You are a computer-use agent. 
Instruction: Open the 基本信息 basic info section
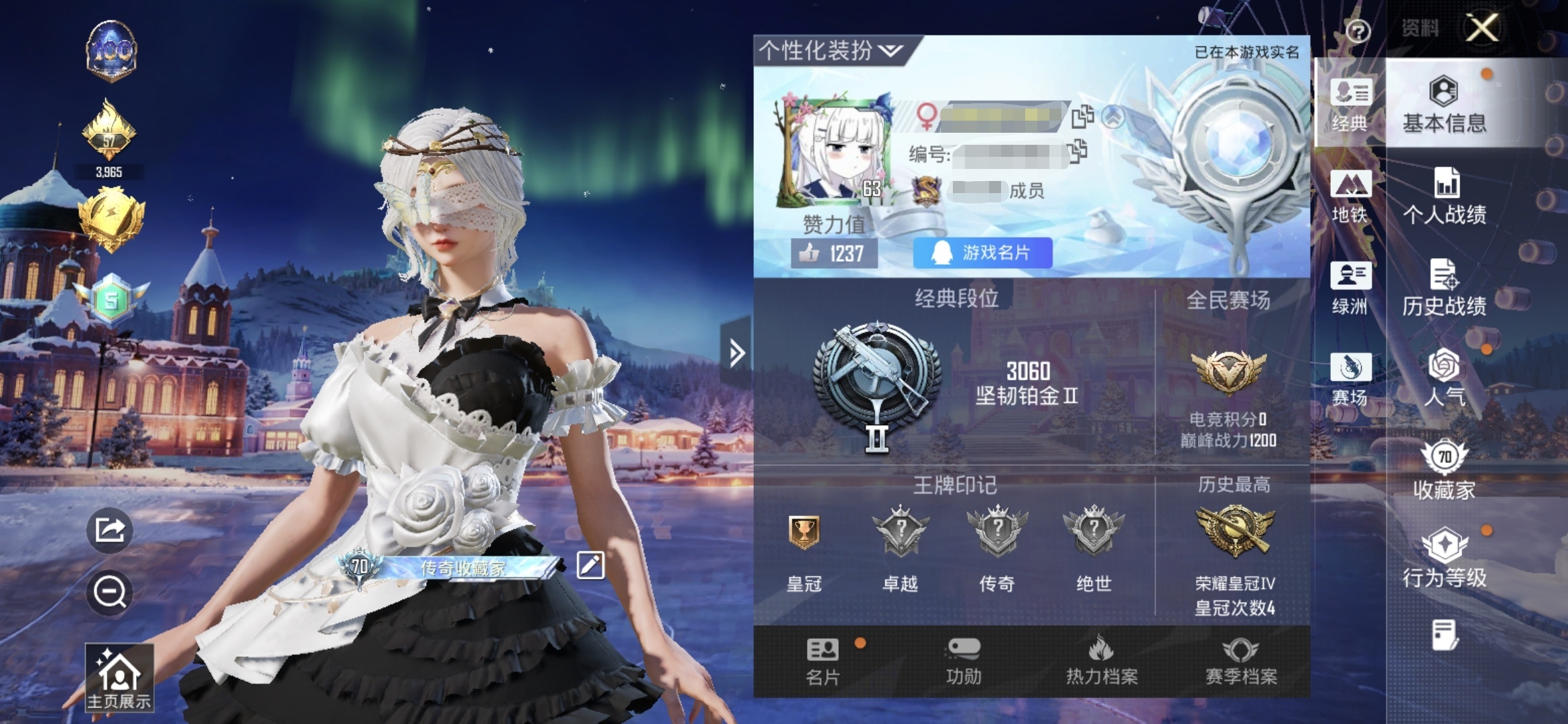pos(1444,105)
